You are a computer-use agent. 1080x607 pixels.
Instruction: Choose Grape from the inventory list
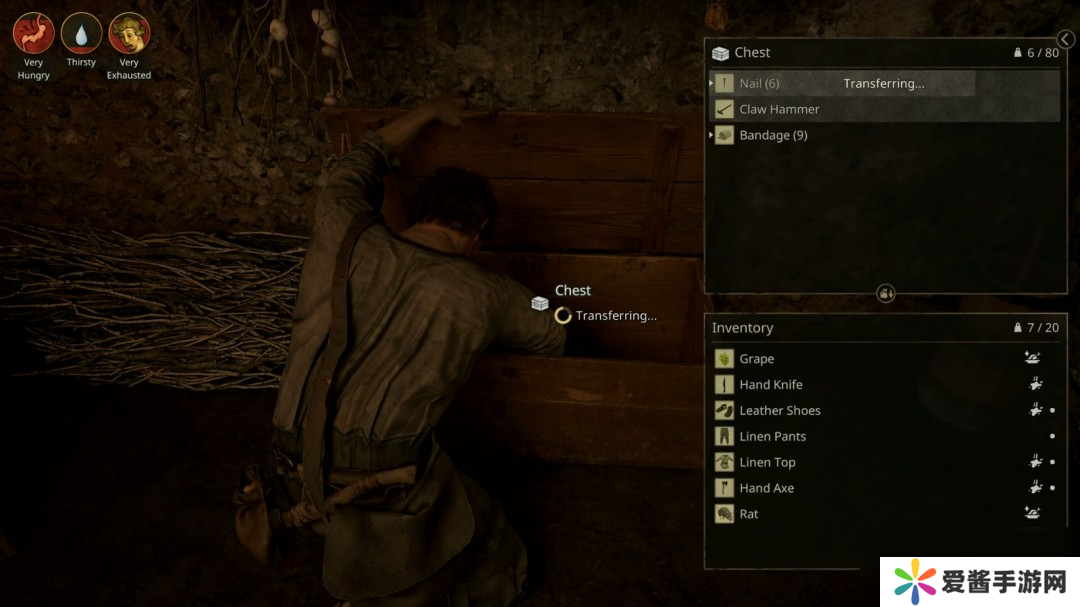757,359
